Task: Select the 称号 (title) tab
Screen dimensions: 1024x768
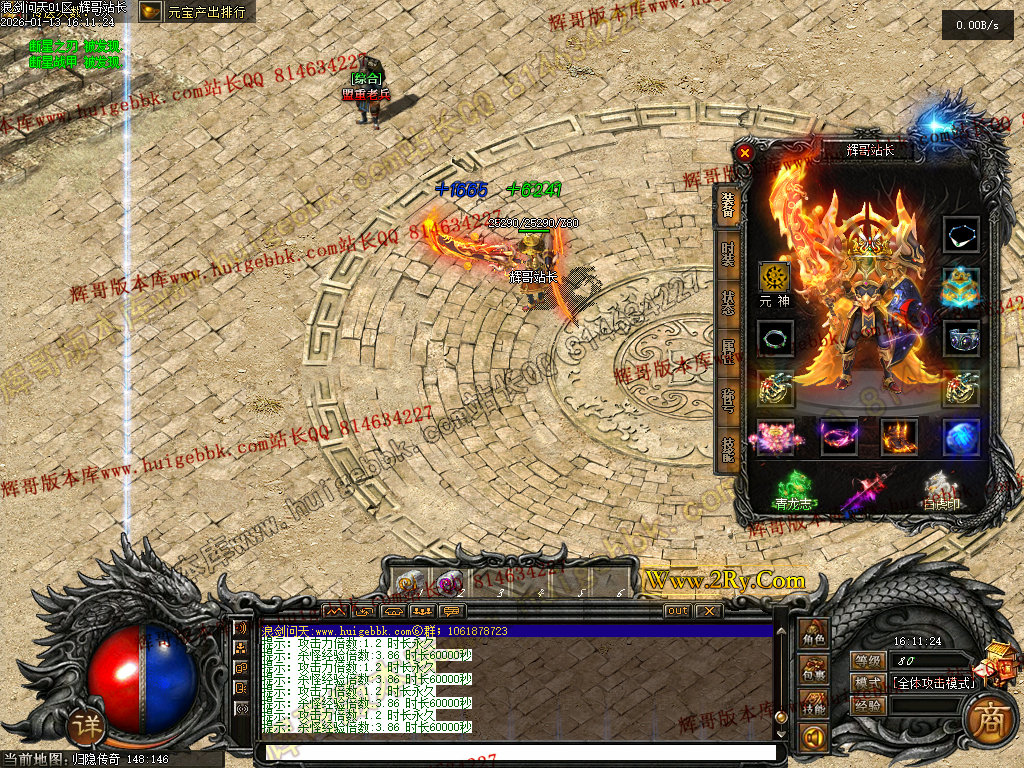Action: tap(728, 400)
